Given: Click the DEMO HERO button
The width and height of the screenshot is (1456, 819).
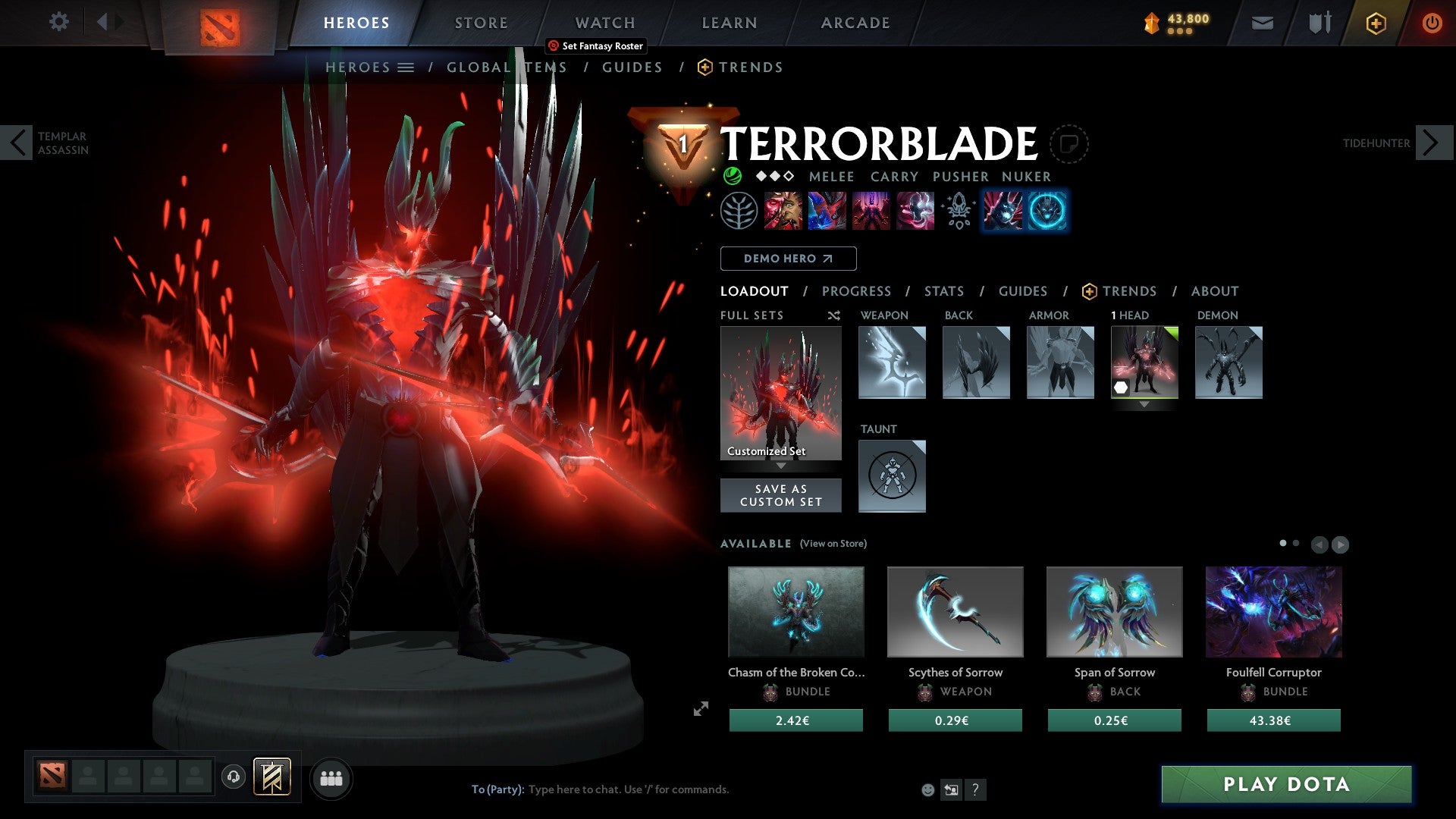Looking at the screenshot, I should [789, 259].
